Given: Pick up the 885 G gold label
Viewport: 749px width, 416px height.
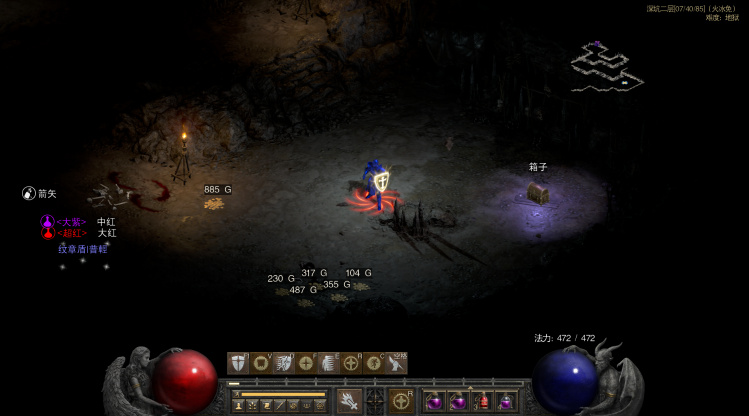Looking at the screenshot, I should click(x=217, y=189).
